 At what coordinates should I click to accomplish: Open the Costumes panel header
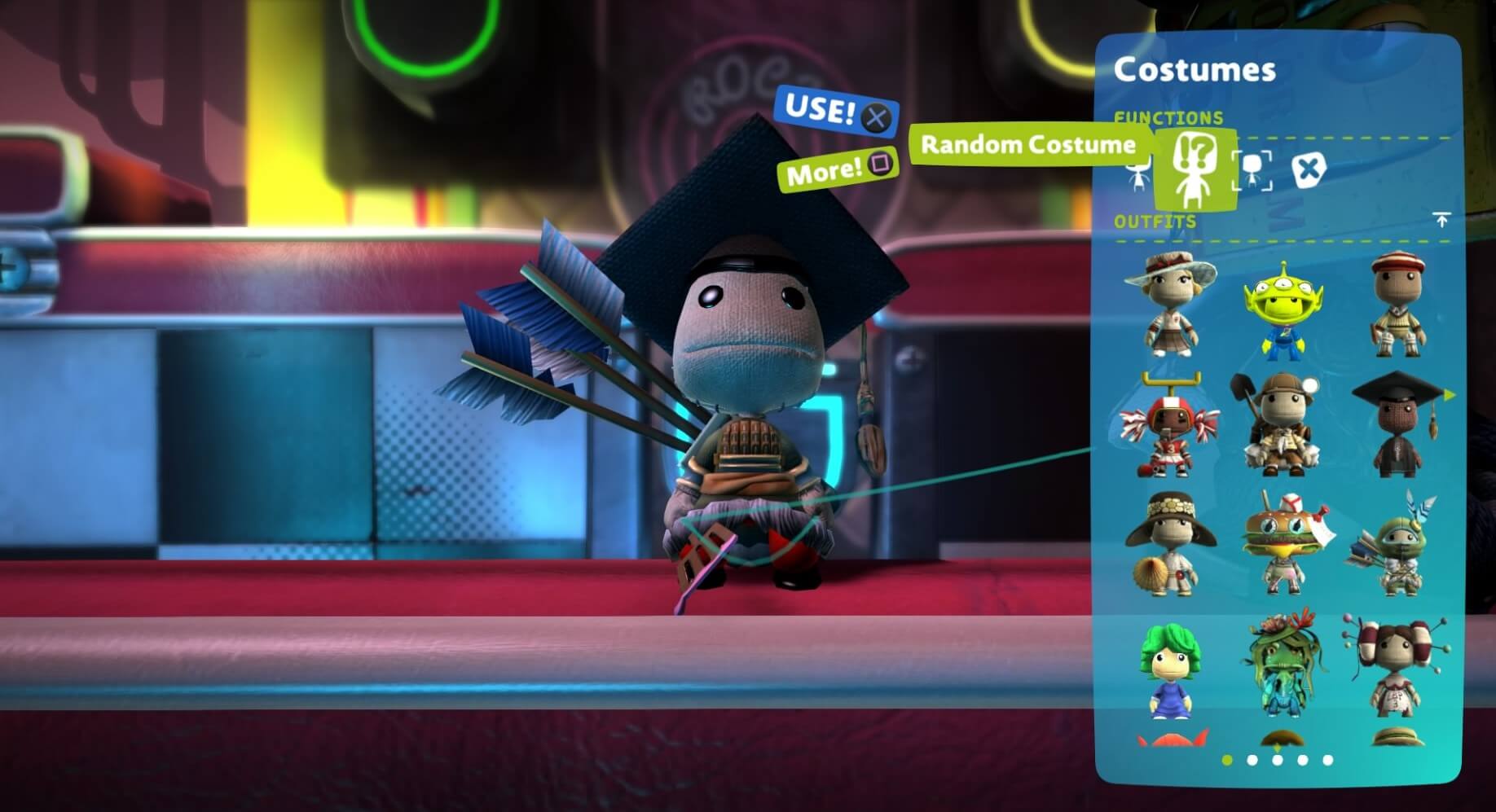coord(1195,71)
